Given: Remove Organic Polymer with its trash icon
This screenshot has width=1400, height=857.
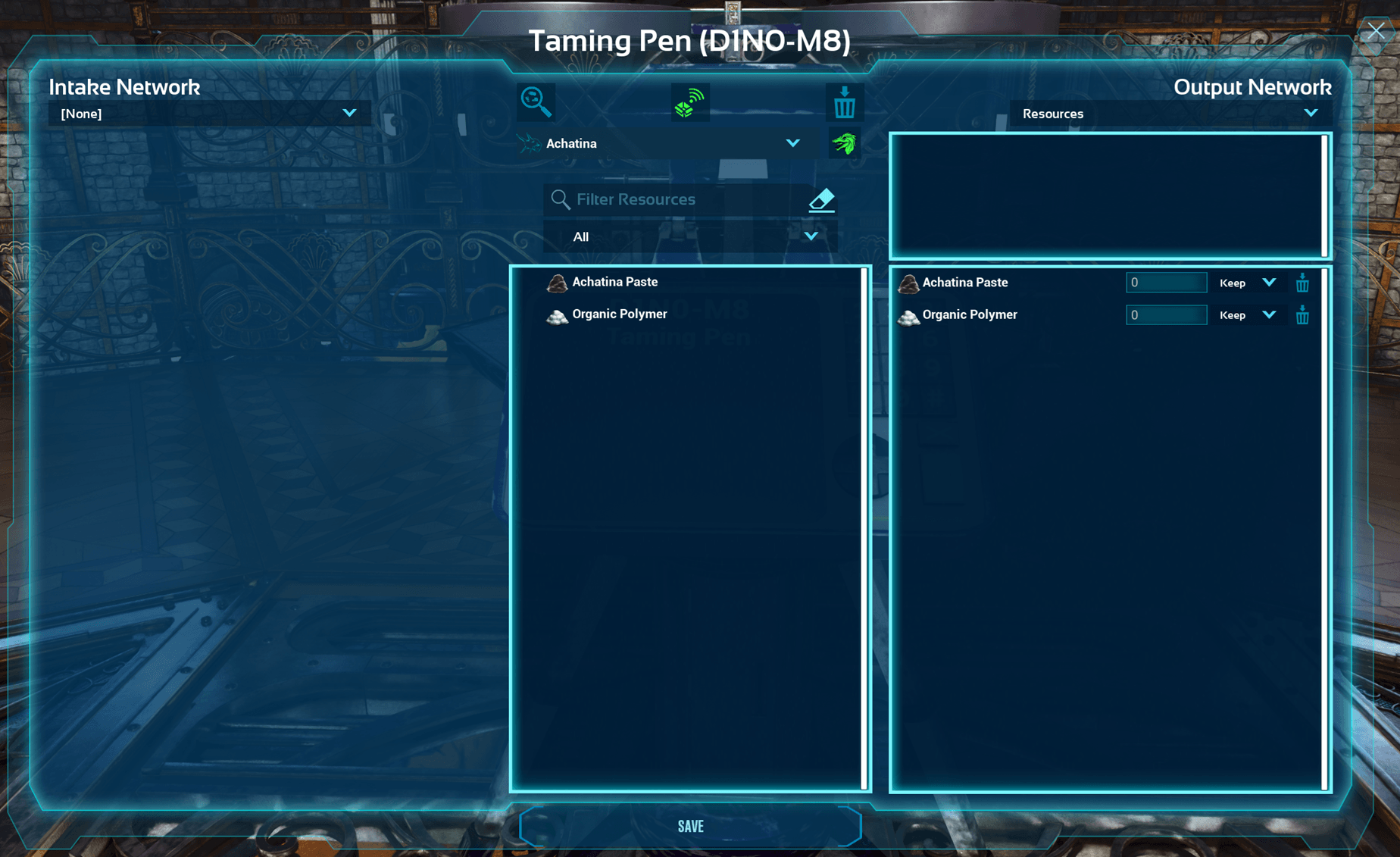Looking at the screenshot, I should [1302, 315].
